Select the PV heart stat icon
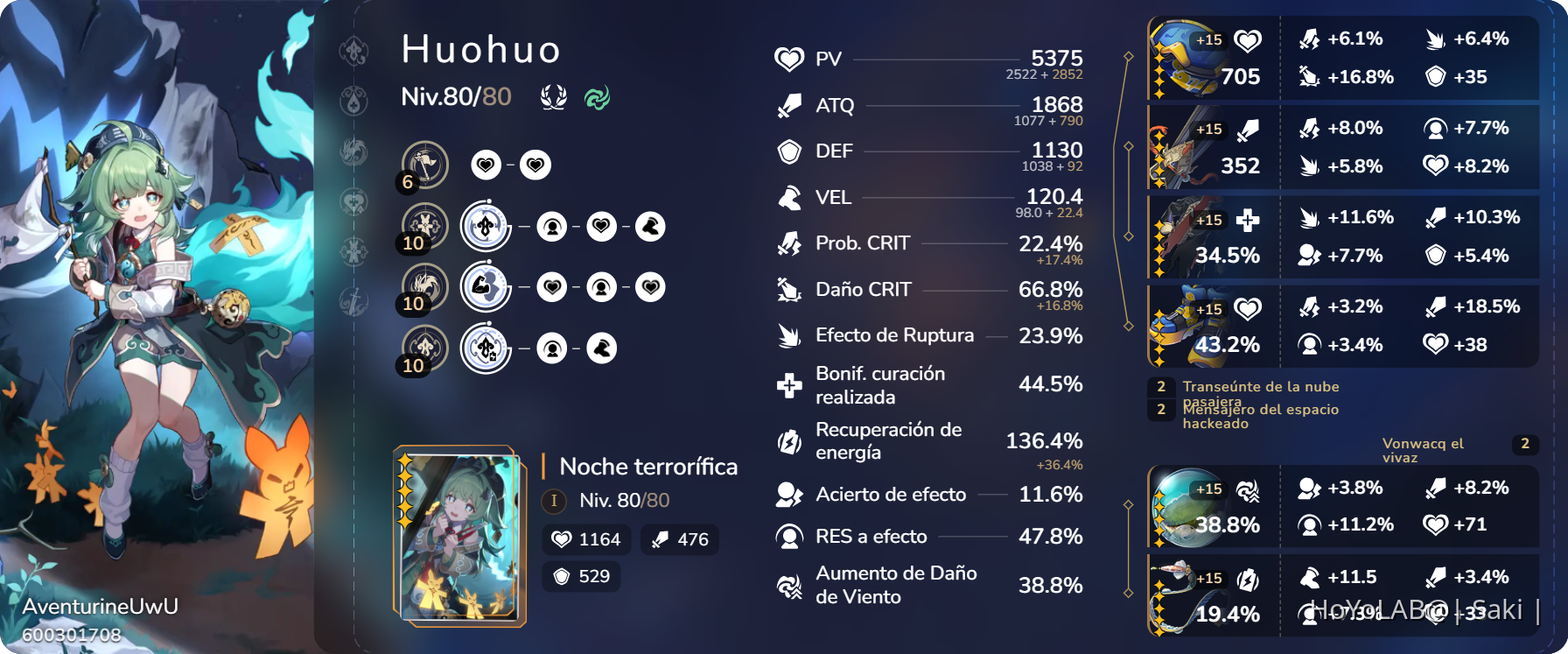Viewport: 1568px width, 654px height. tap(788, 60)
